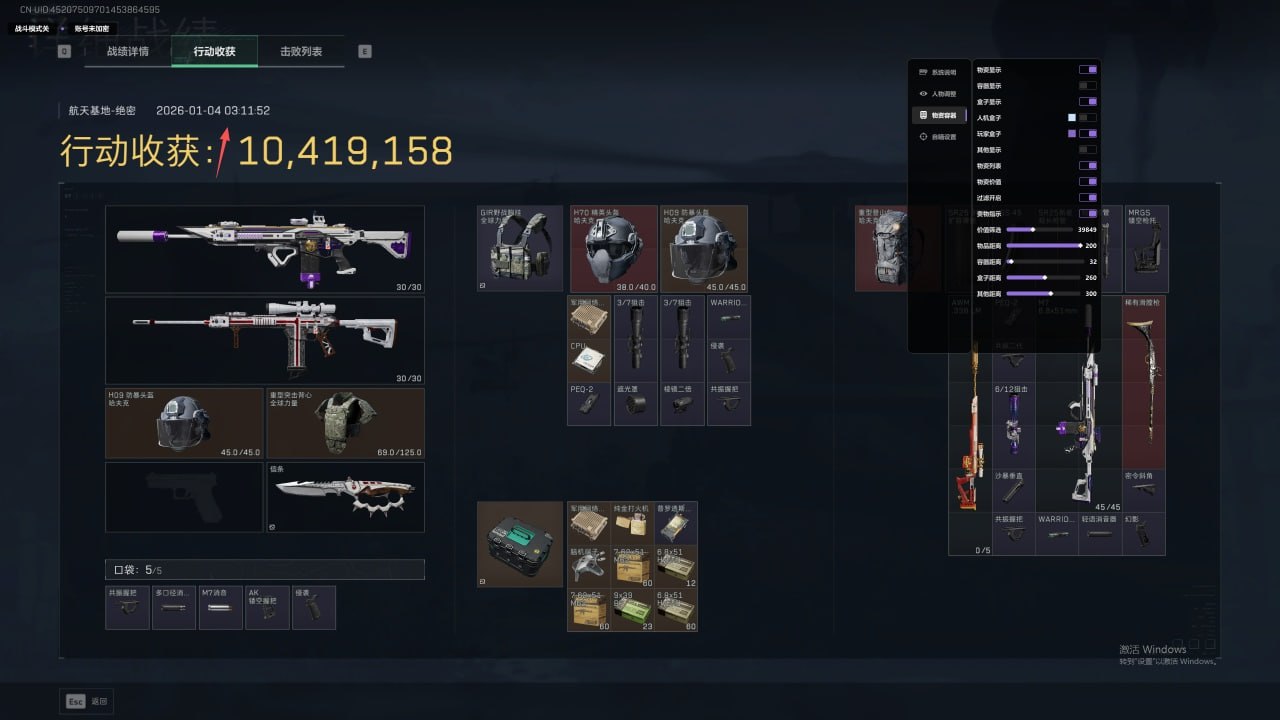Adjust the 价值筛选 slider
Viewport: 1280px width, 720px height.
pyautogui.click(x=1033, y=230)
